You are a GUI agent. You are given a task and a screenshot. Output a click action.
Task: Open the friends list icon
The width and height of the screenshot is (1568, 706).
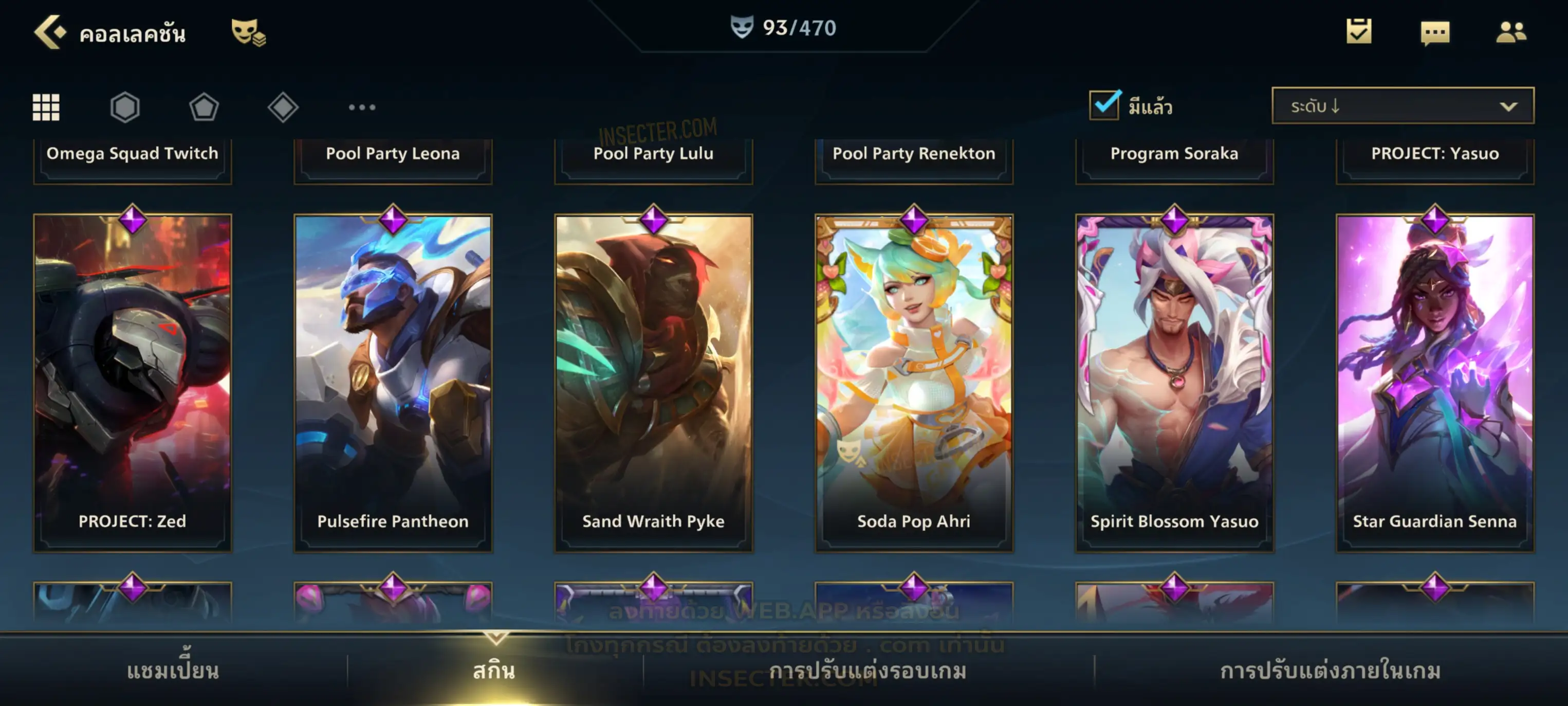tap(1511, 32)
